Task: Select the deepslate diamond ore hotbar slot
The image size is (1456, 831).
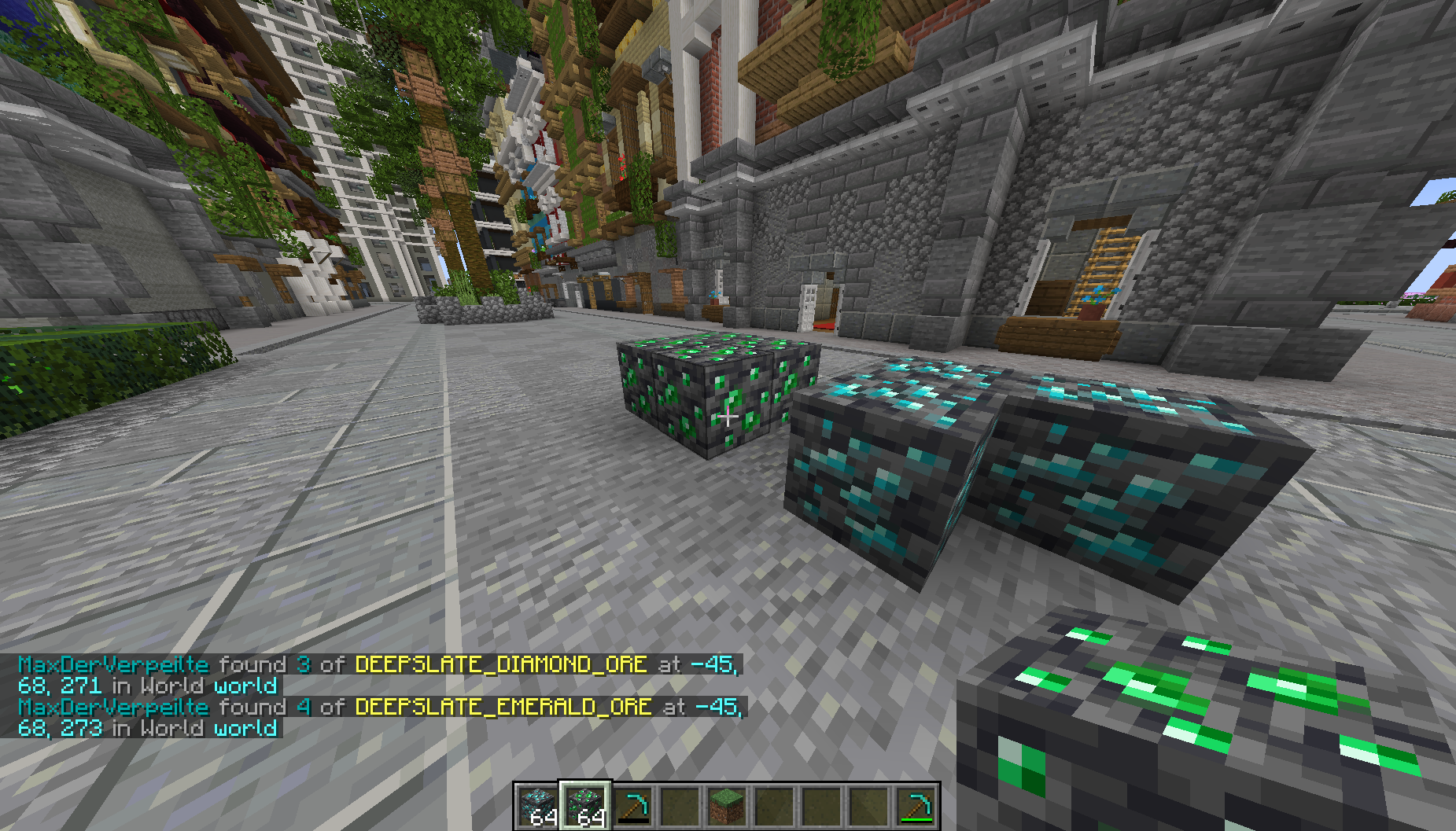Action: pyautogui.click(x=538, y=806)
